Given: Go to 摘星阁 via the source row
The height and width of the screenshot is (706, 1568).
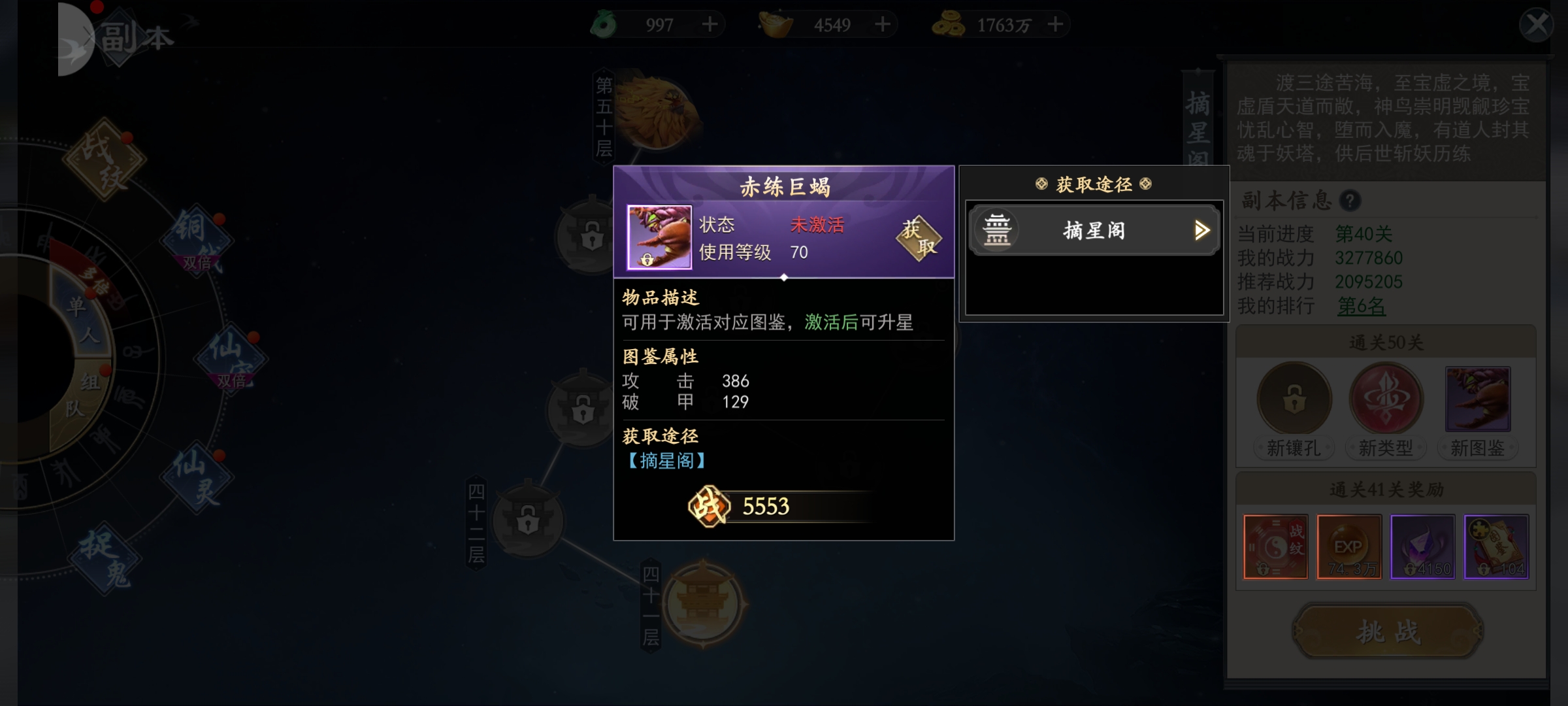Looking at the screenshot, I should 1094,230.
